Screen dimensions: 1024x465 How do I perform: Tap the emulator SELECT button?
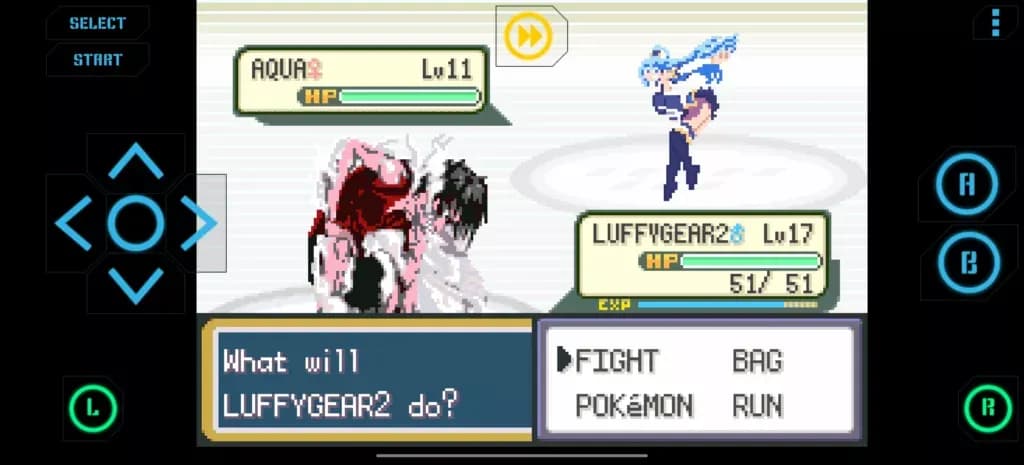coord(97,23)
